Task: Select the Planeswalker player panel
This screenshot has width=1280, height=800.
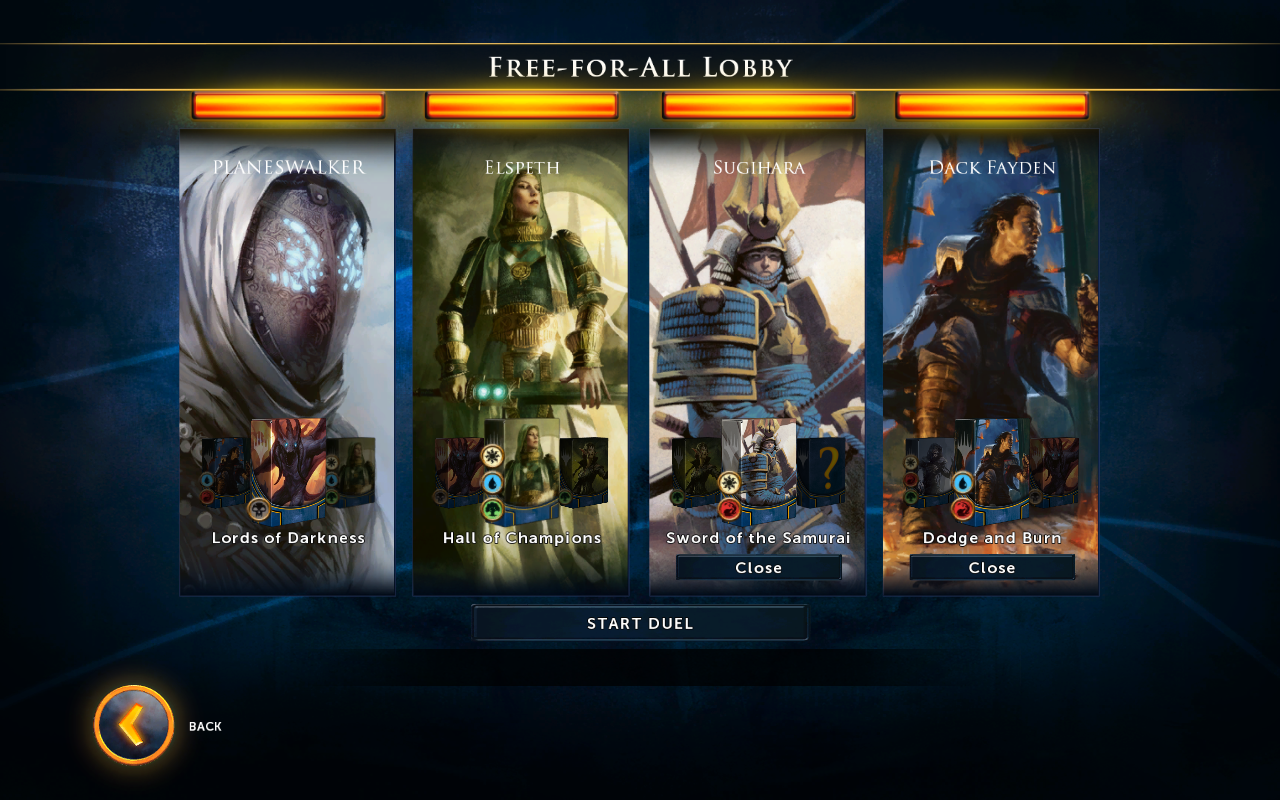Action: [287, 280]
